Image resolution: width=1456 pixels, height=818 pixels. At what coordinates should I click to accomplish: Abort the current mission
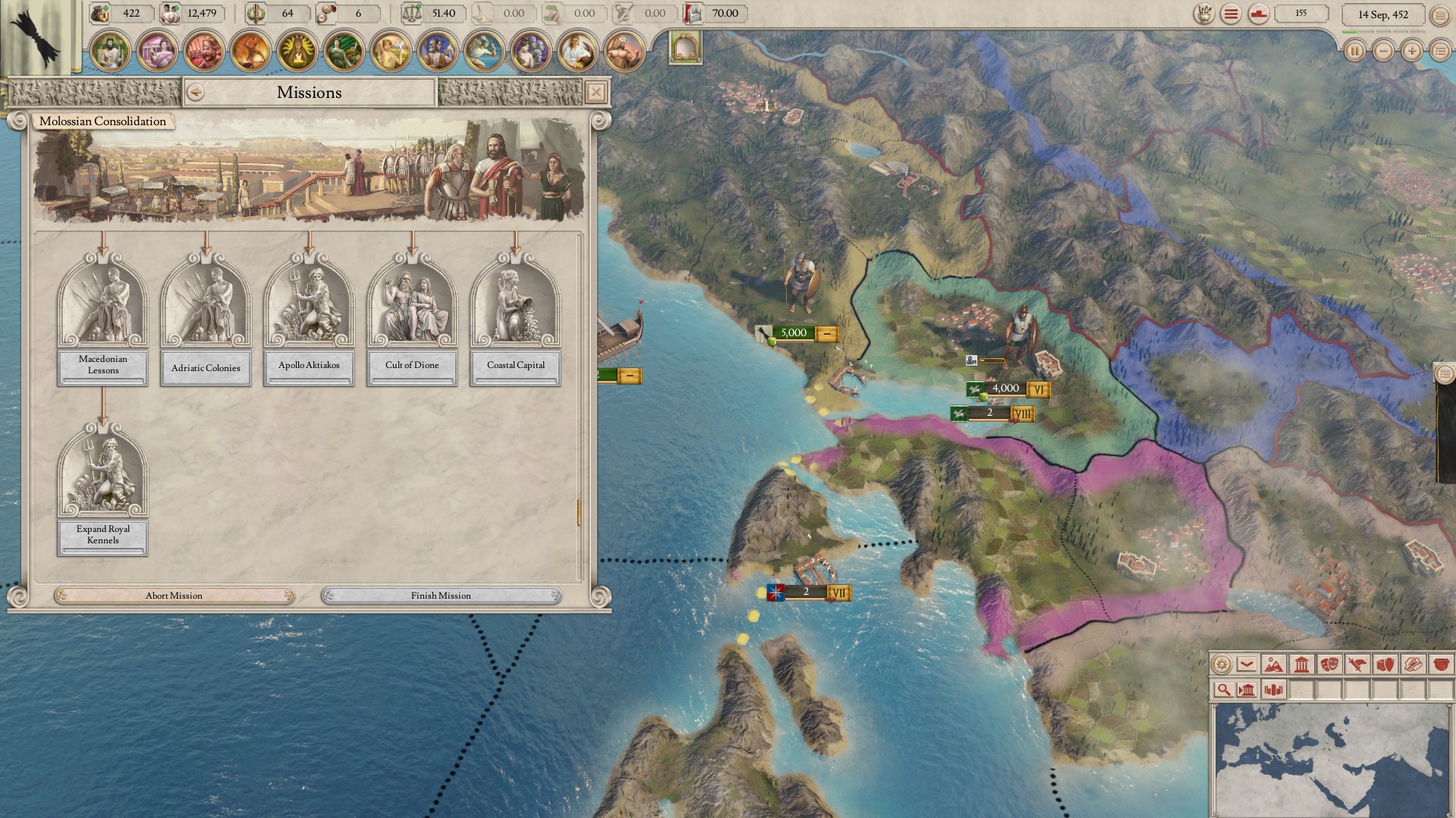[x=174, y=596]
